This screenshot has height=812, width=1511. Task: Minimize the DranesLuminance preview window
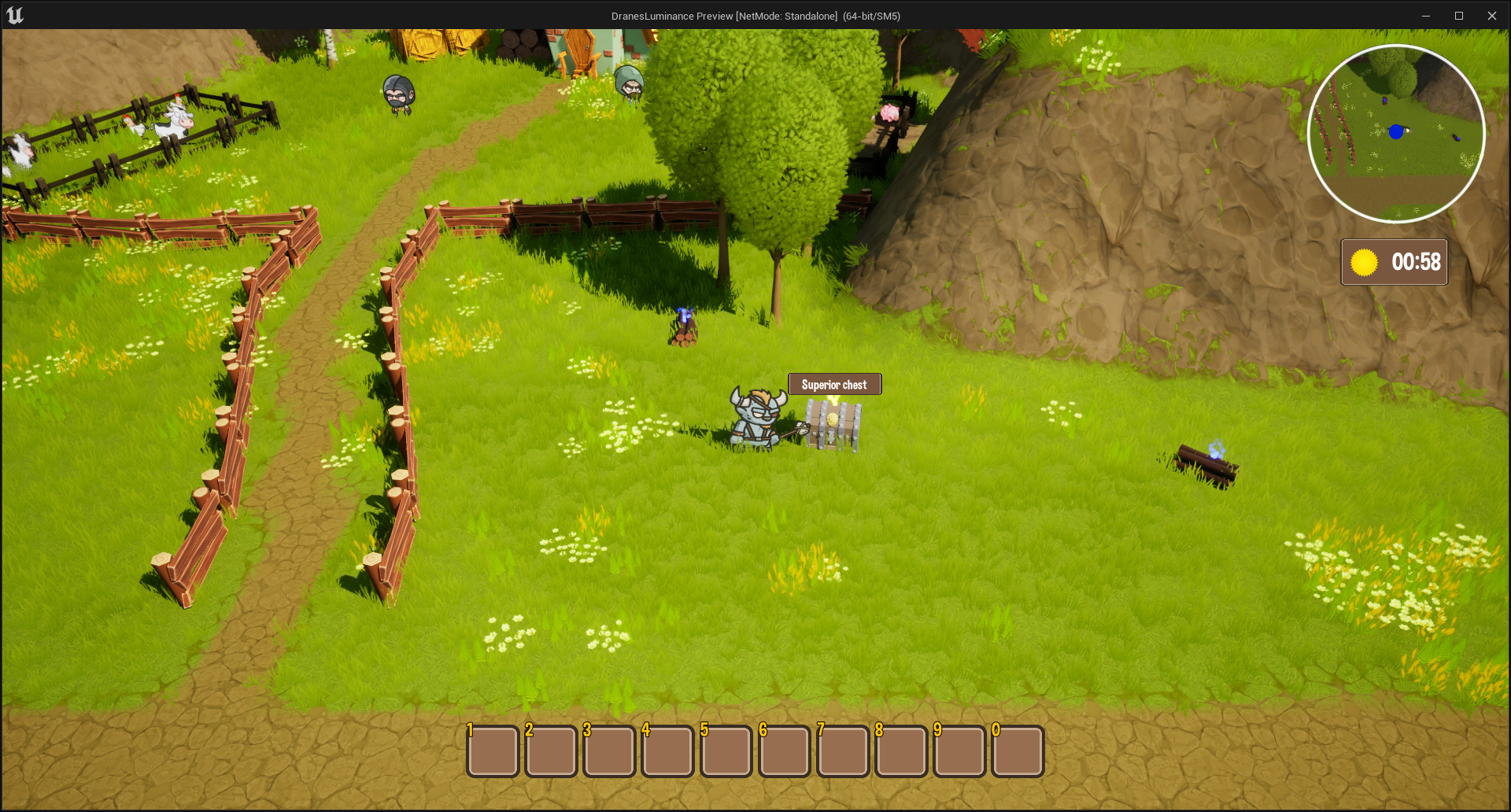click(x=1425, y=16)
